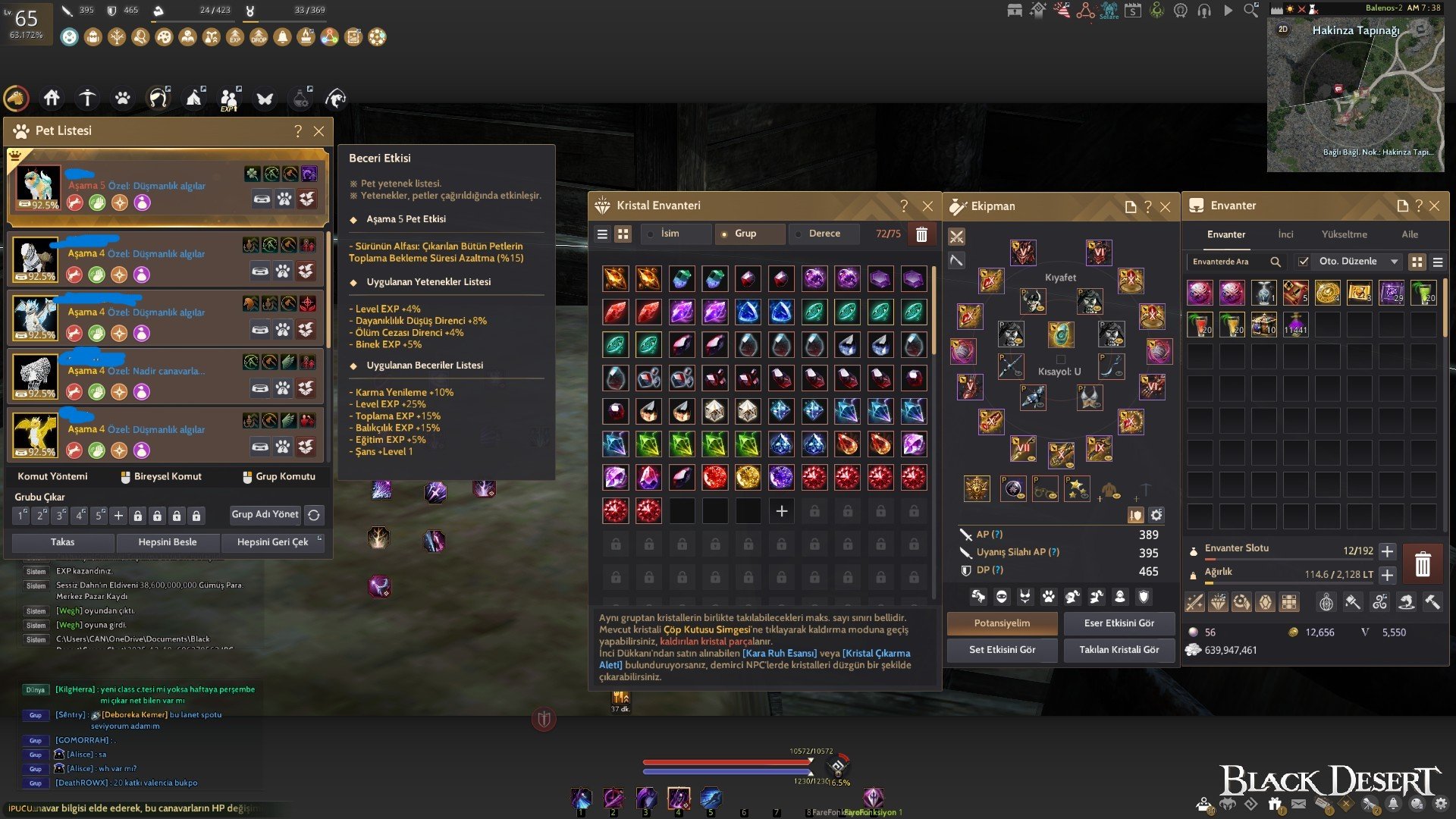The height and width of the screenshot is (819, 1456).
Task: Close the Ekipman window
Action: tap(1166, 207)
